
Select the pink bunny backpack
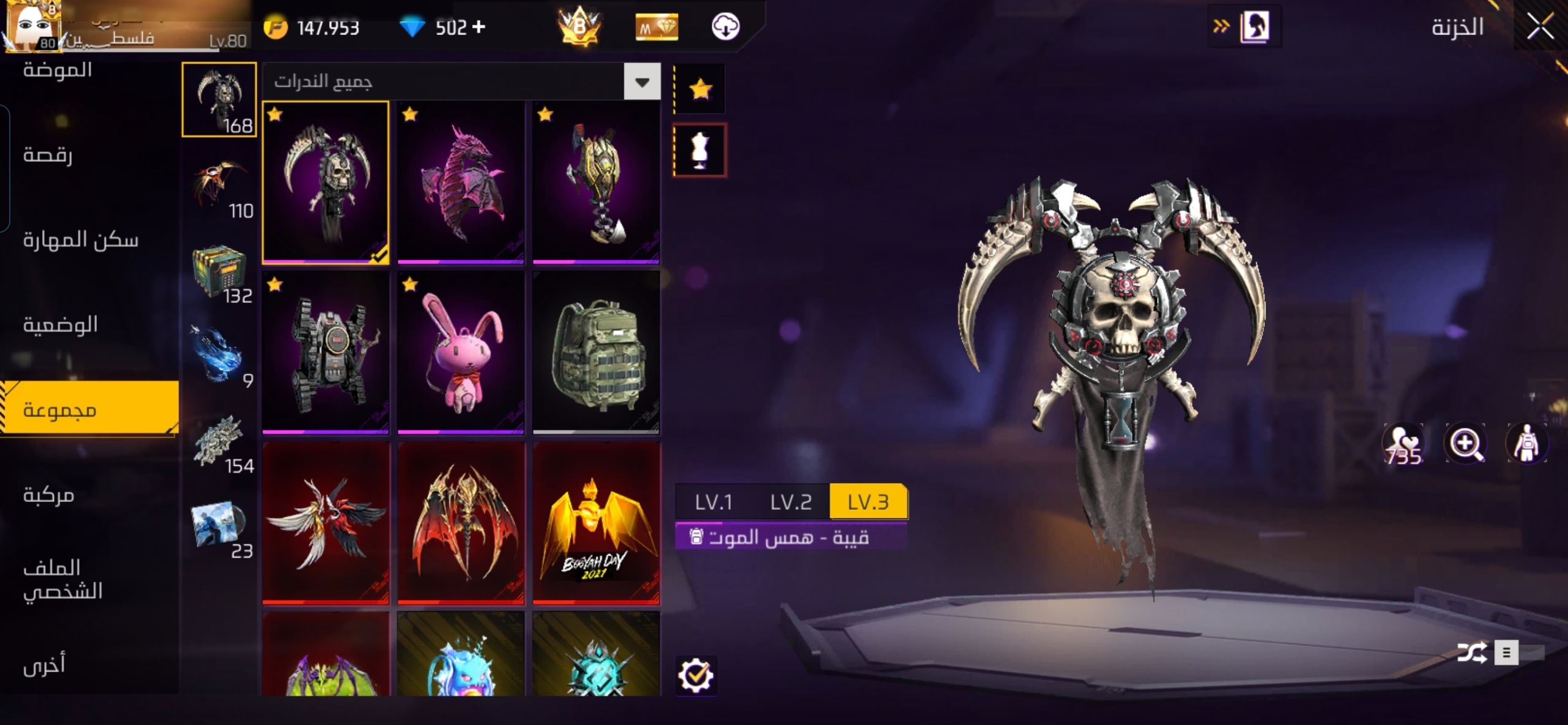coord(461,352)
